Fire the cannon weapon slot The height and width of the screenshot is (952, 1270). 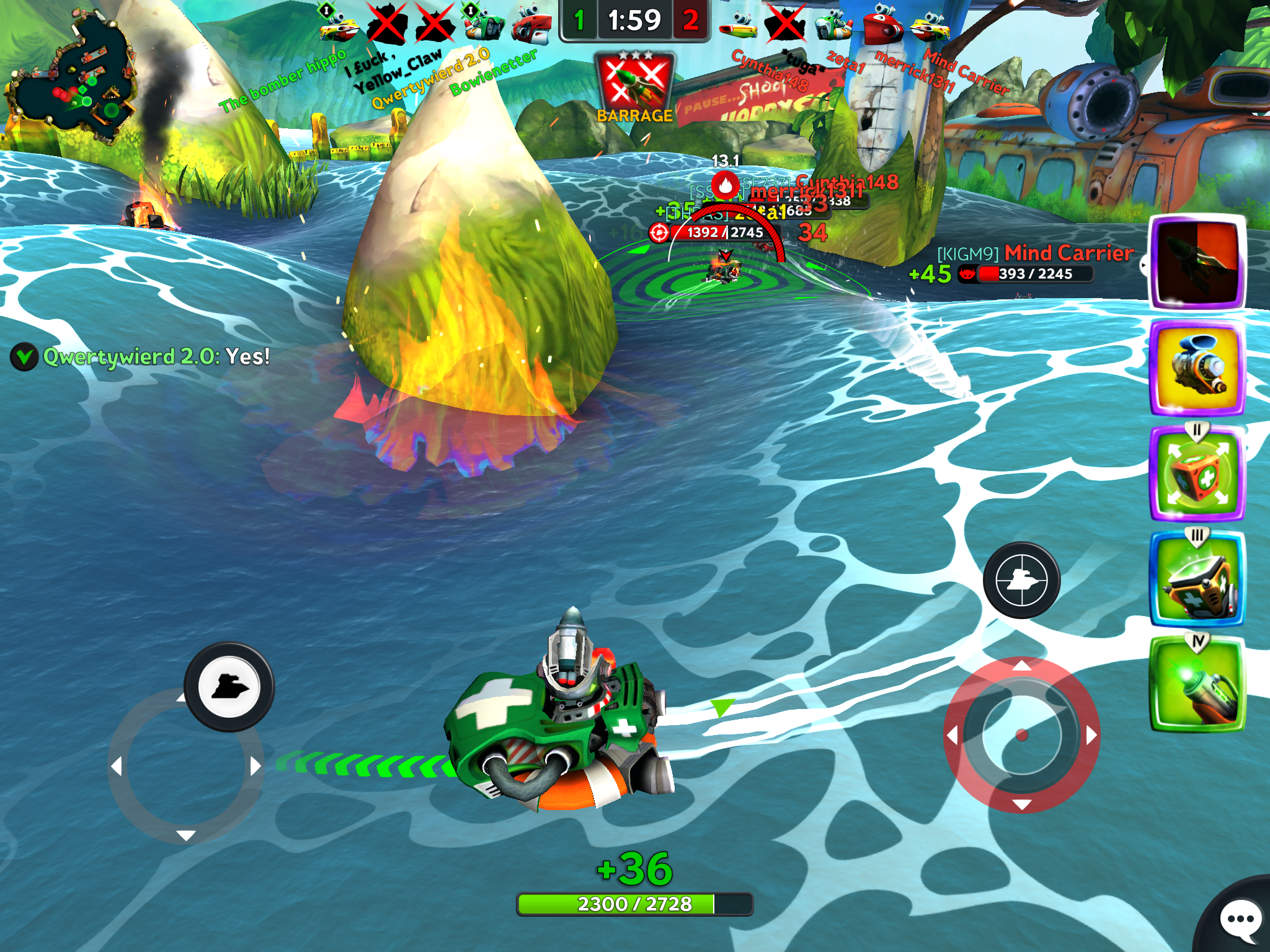(1197, 368)
